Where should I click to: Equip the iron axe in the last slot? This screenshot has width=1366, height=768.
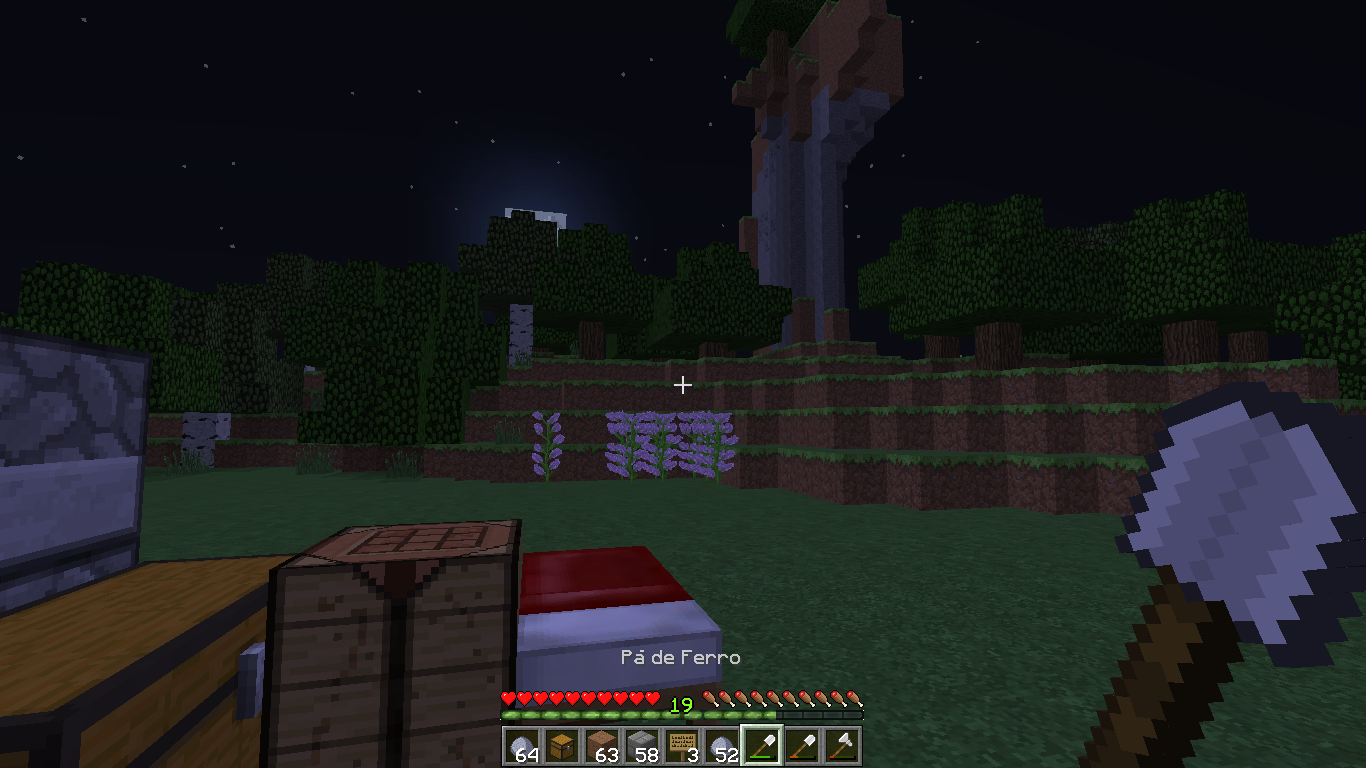coord(842,746)
